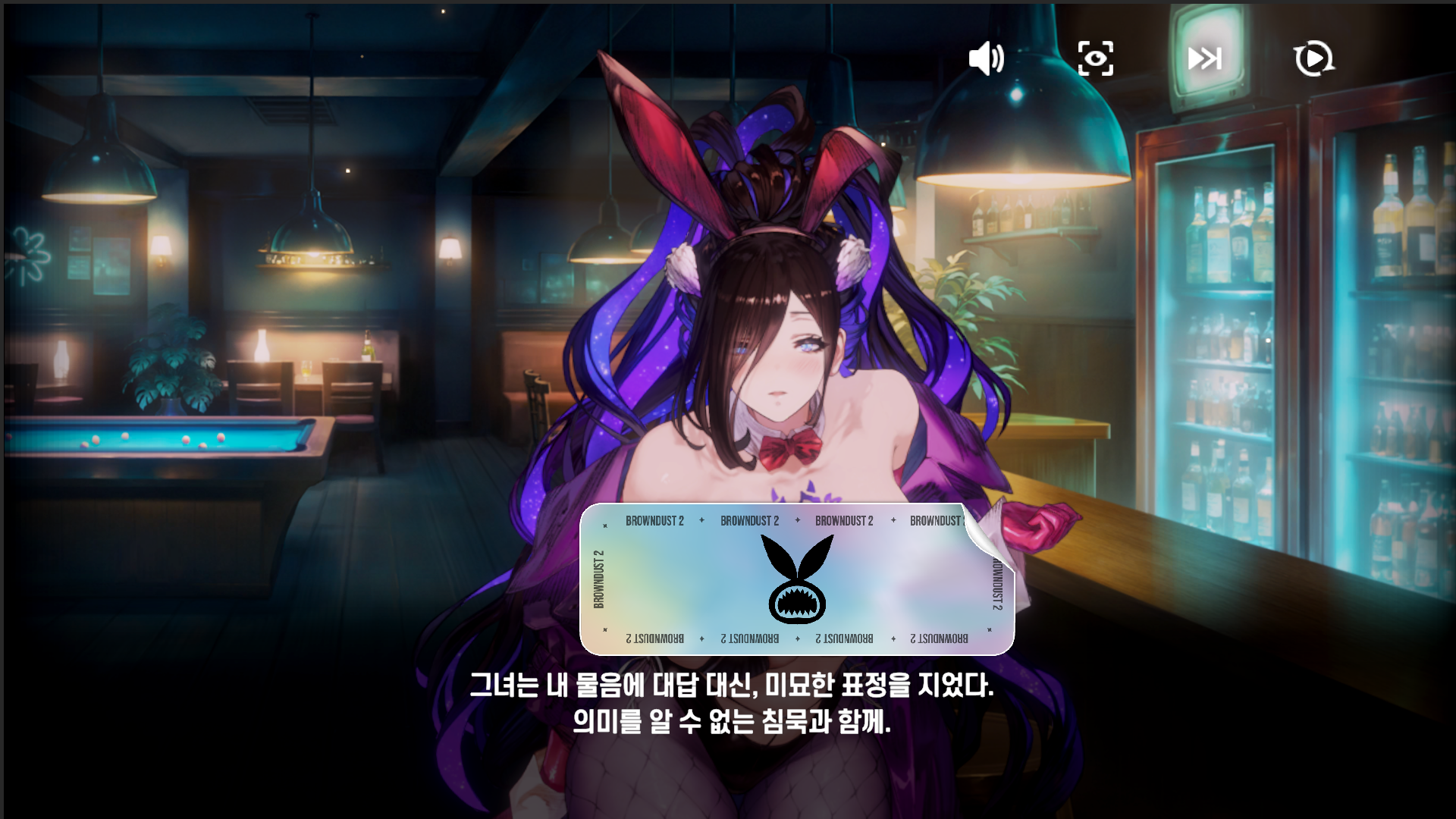Enable auto-advance with the circular play icon

coord(1314,58)
